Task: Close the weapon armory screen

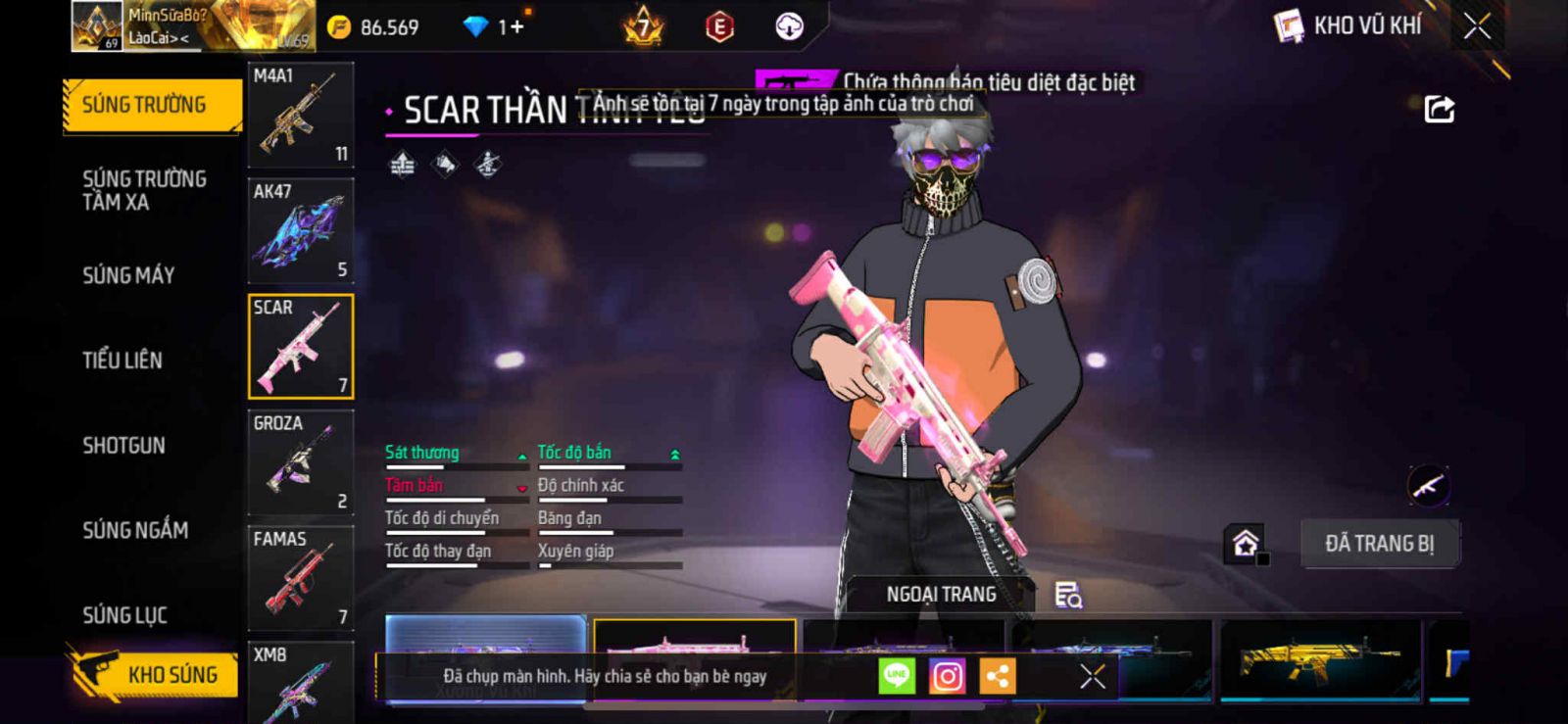Action: [1477, 26]
